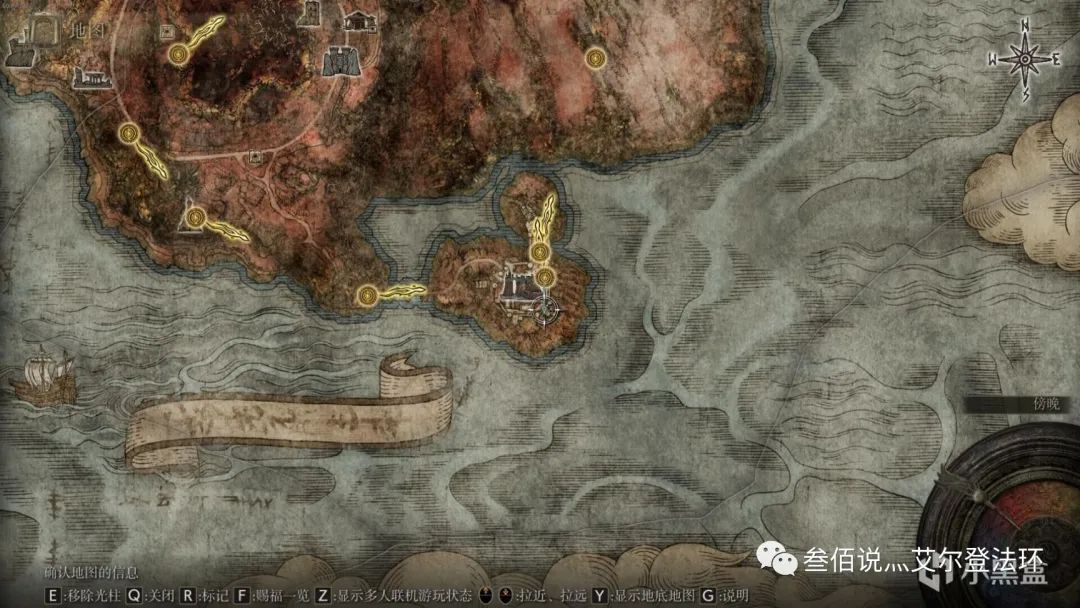Image resolution: width=1080 pixels, height=608 pixels.
Task: Click the compass rose on the map
Action: click(1025, 60)
